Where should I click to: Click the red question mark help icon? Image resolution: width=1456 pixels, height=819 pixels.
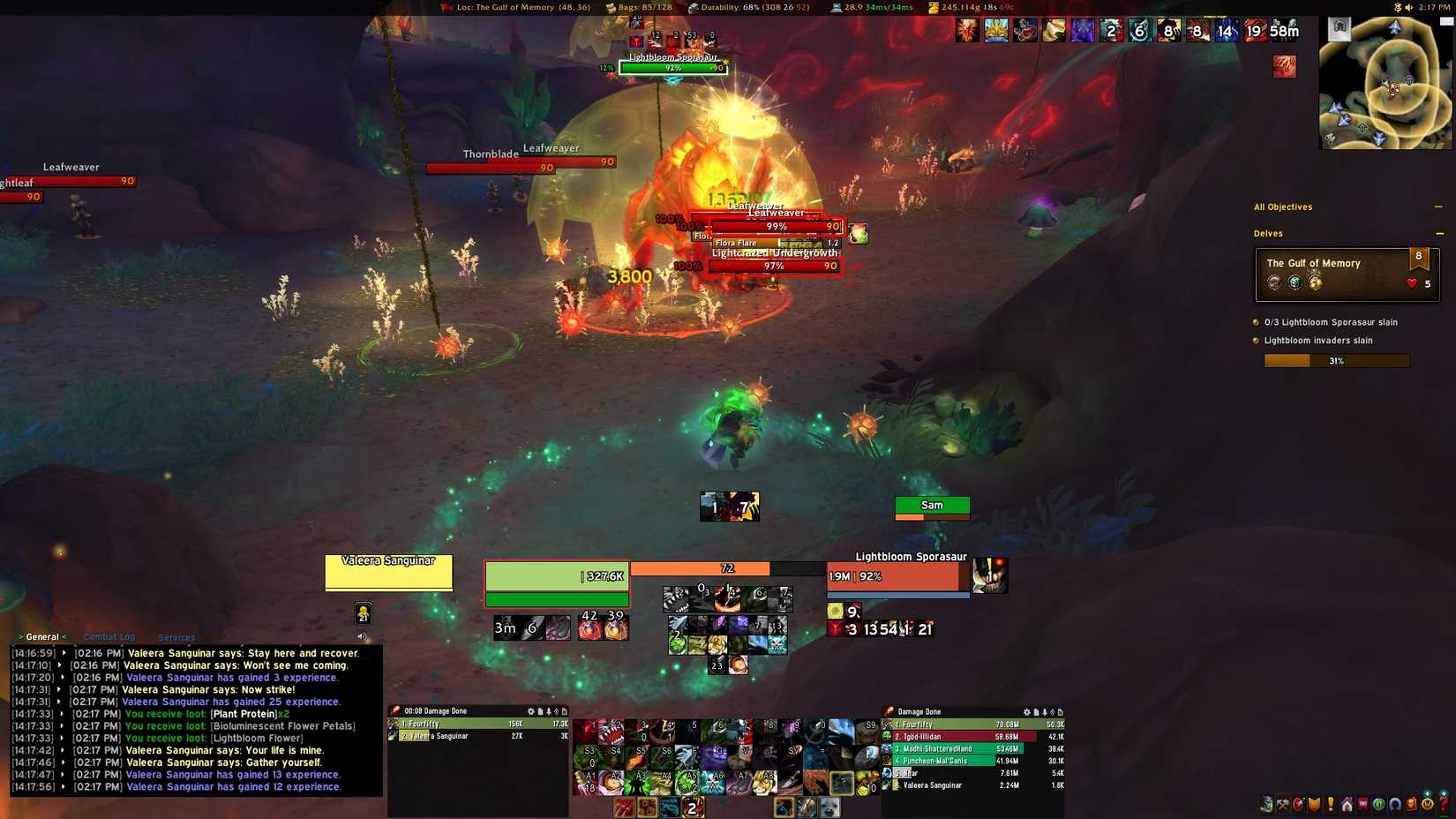click(1444, 804)
